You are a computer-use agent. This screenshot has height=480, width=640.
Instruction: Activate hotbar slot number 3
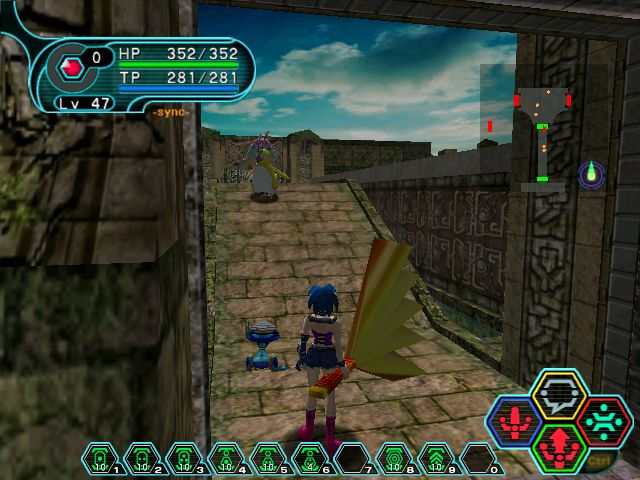pos(184,458)
